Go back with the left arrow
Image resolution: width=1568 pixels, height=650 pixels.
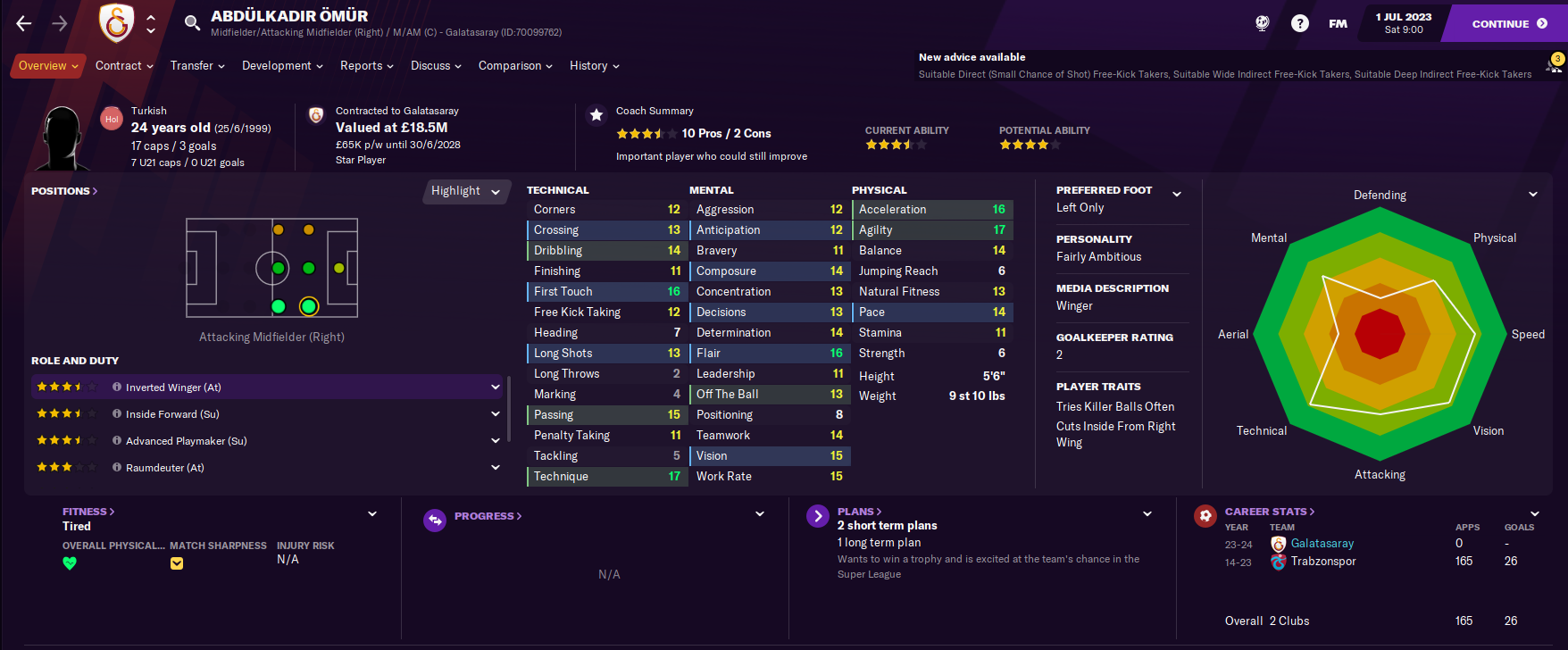24,24
